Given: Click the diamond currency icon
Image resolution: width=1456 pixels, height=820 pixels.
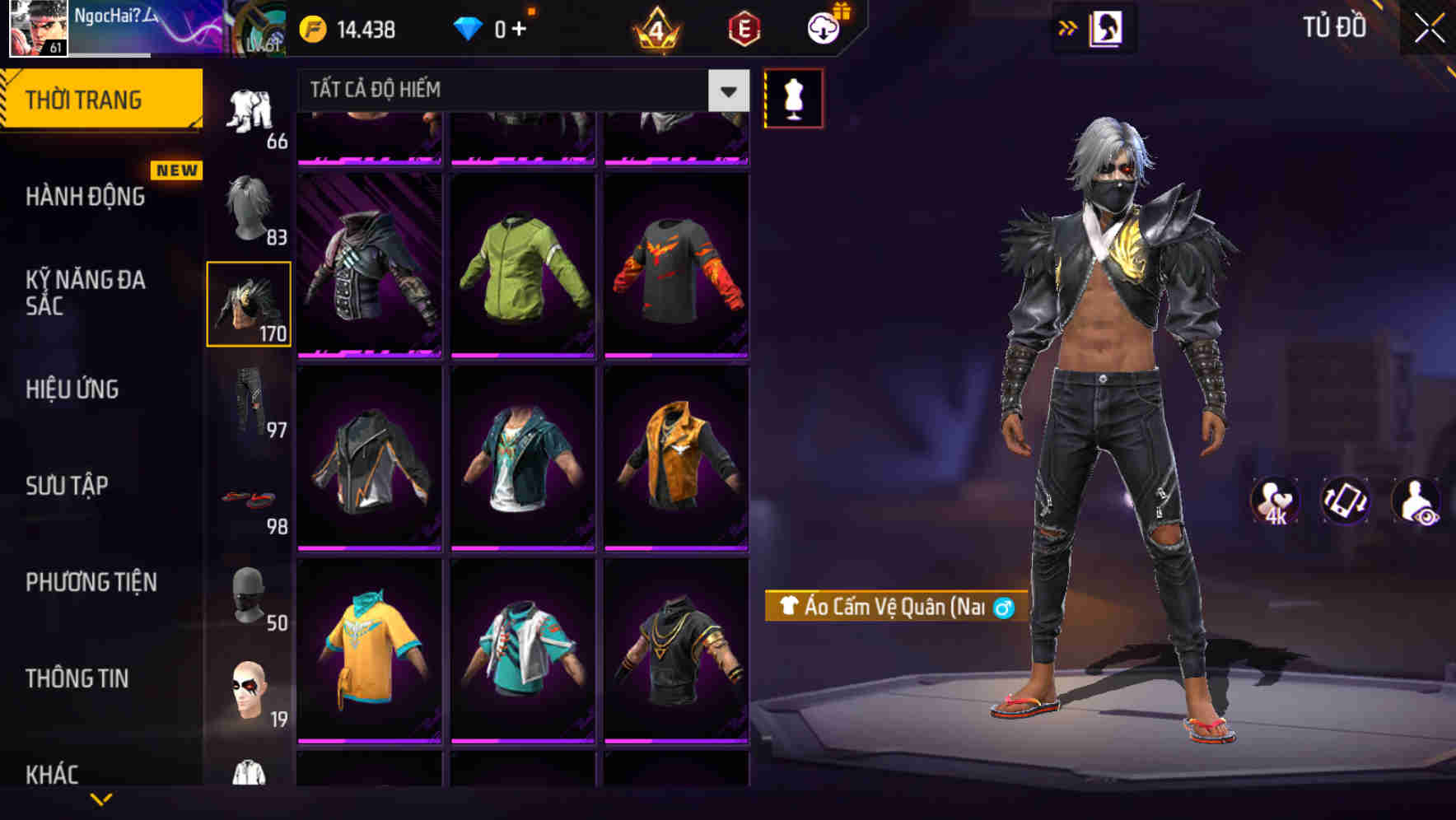Looking at the screenshot, I should tap(468, 27).
